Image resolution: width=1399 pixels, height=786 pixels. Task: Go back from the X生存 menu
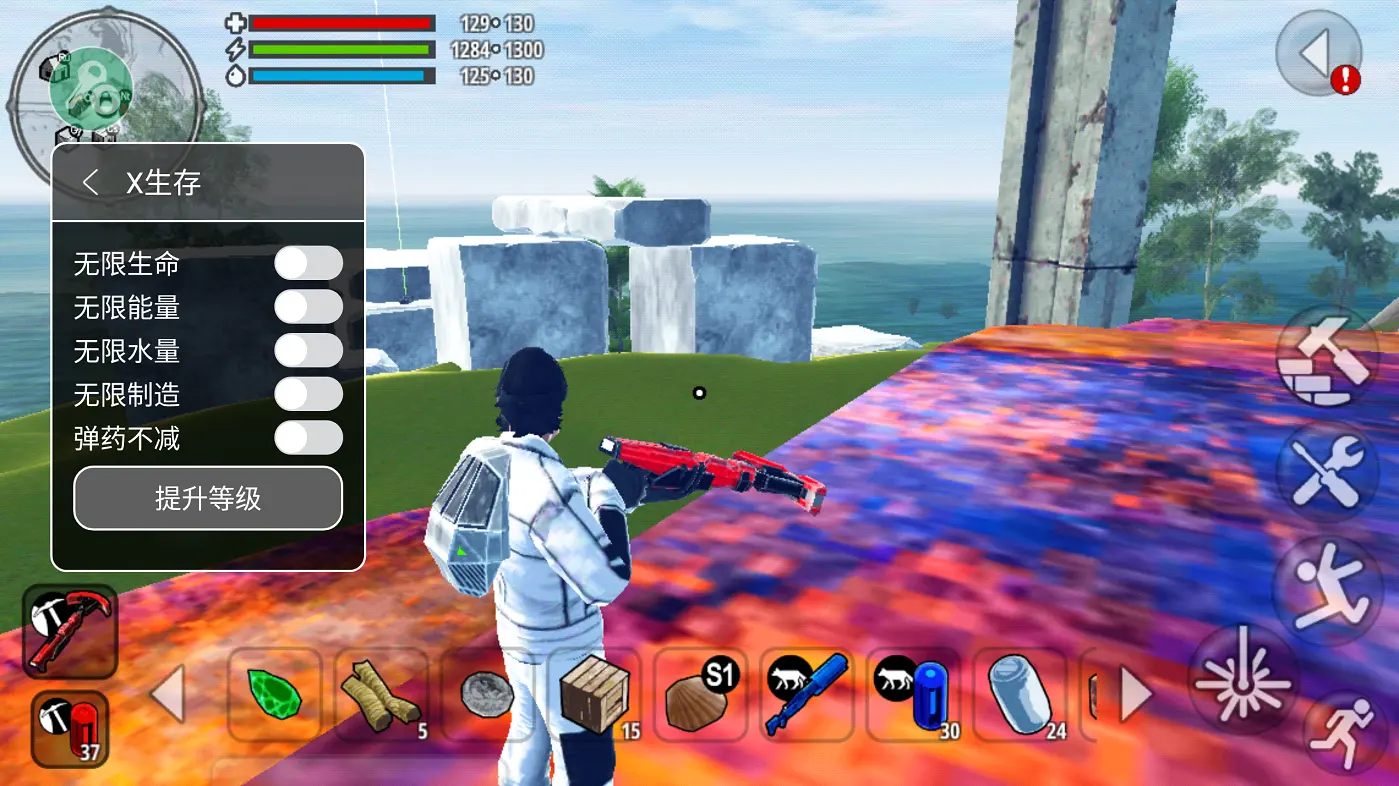(91, 182)
